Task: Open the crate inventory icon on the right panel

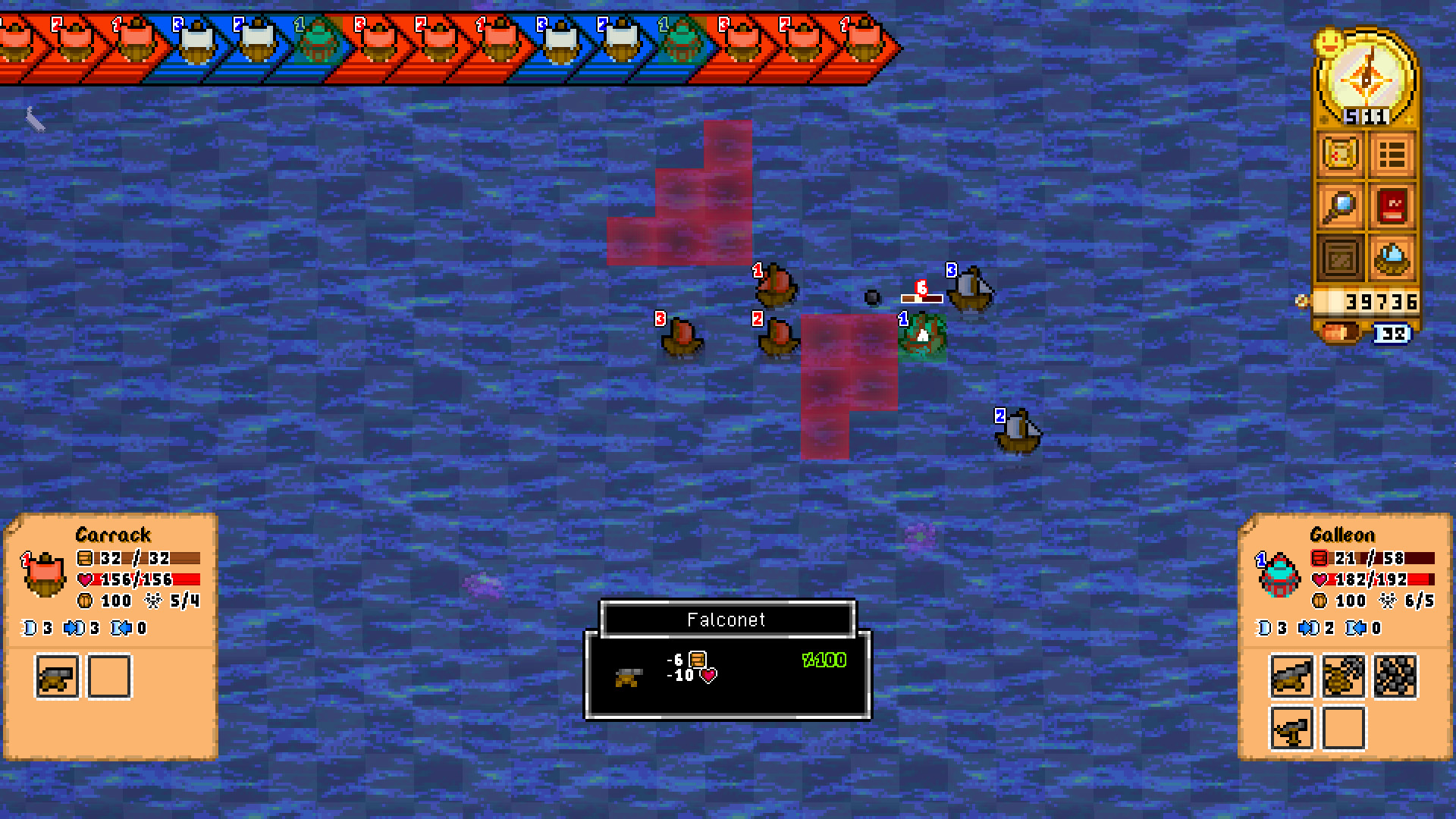Action: coord(1338,258)
